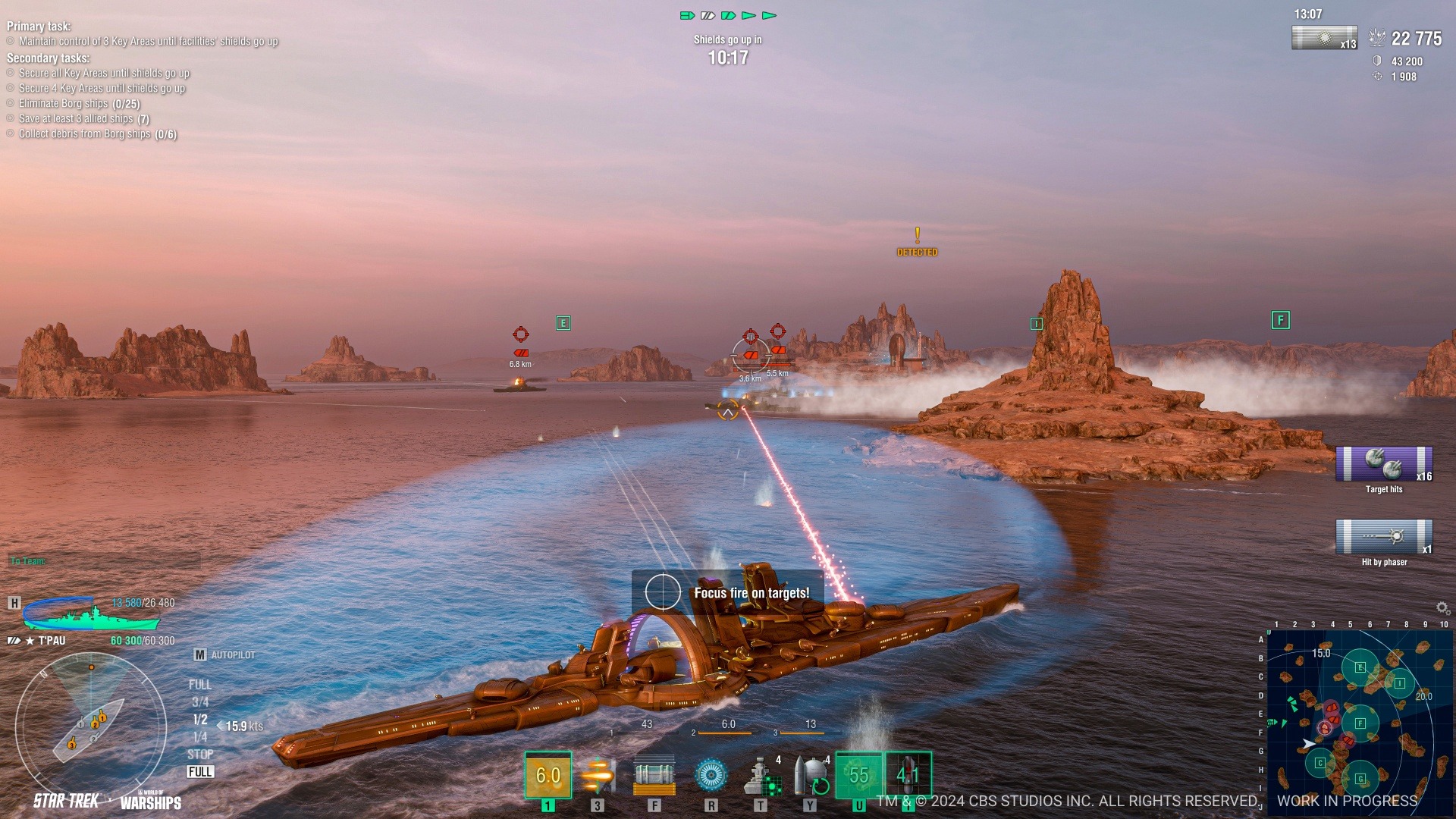Click Key Area G on the minimap
Screen dimensions: 1456x819
pos(1360,779)
